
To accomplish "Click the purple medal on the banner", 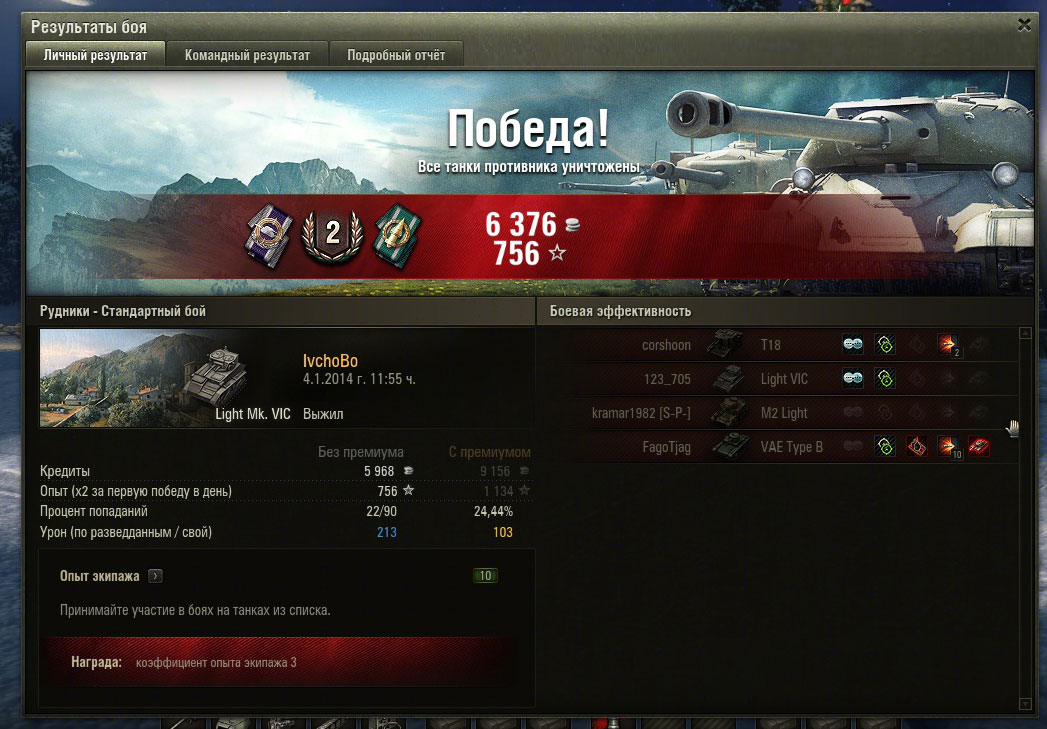I will tap(268, 233).
